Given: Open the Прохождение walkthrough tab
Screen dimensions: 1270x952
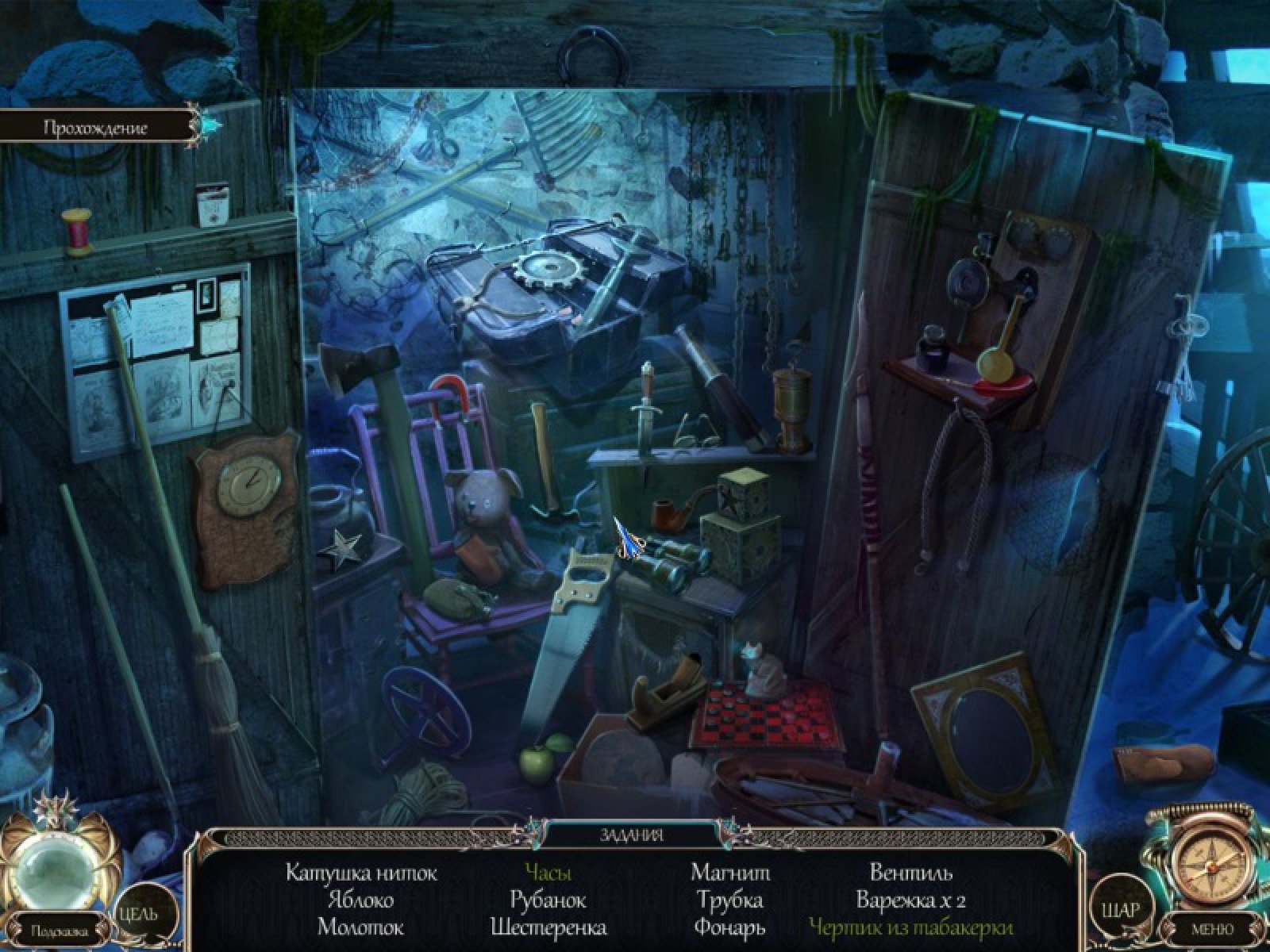Looking at the screenshot, I should click(x=95, y=127).
